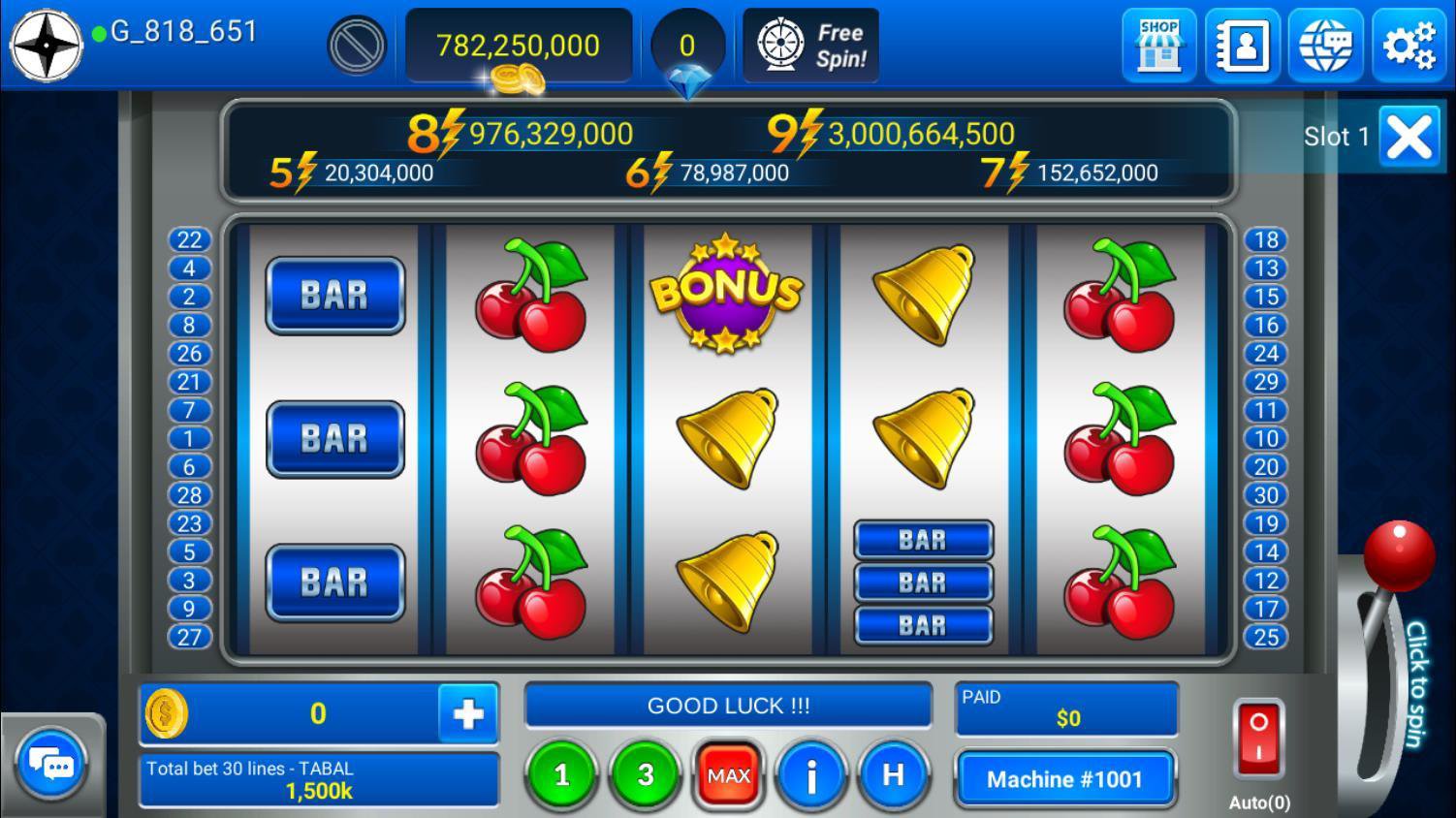Open the contacts profile book icon
1456x818 pixels.
(x=1242, y=46)
